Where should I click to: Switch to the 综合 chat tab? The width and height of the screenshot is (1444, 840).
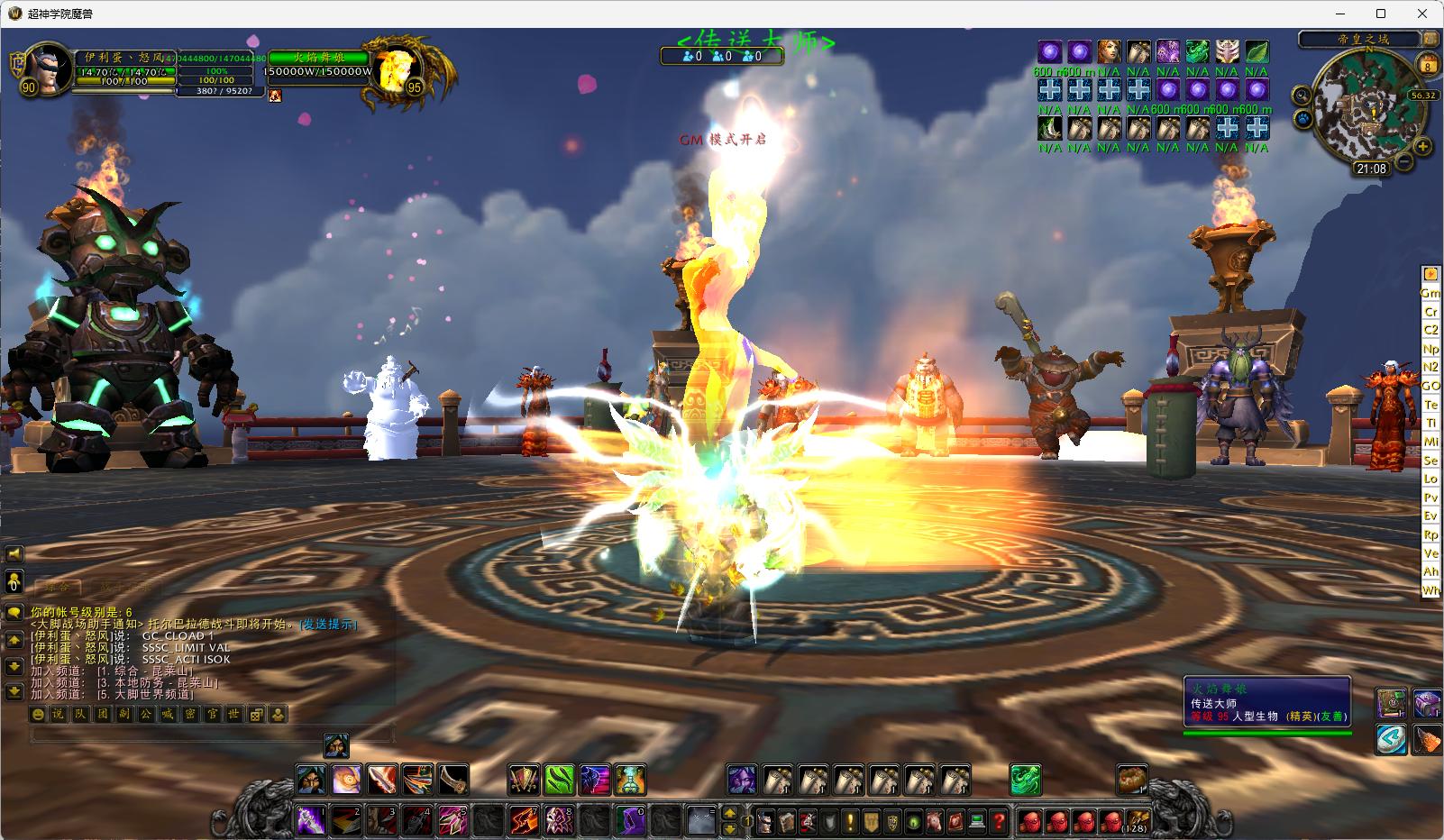pos(59,588)
